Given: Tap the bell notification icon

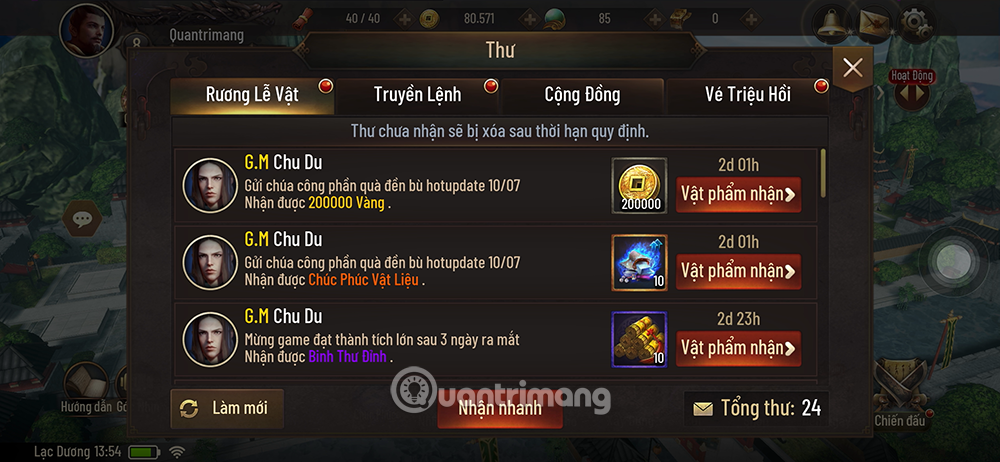Looking at the screenshot, I should click(829, 24).
